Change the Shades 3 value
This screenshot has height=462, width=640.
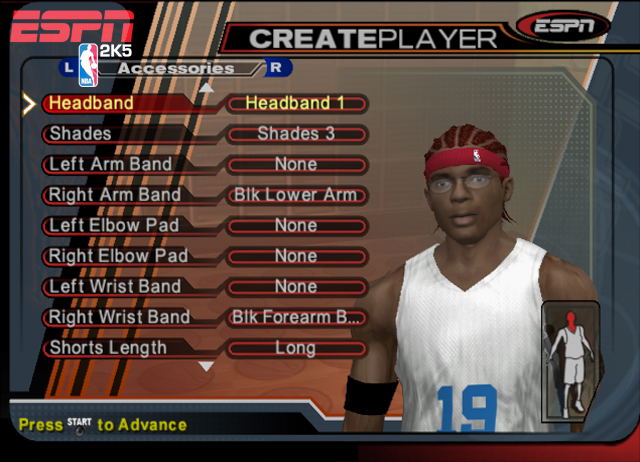point(296,133)
